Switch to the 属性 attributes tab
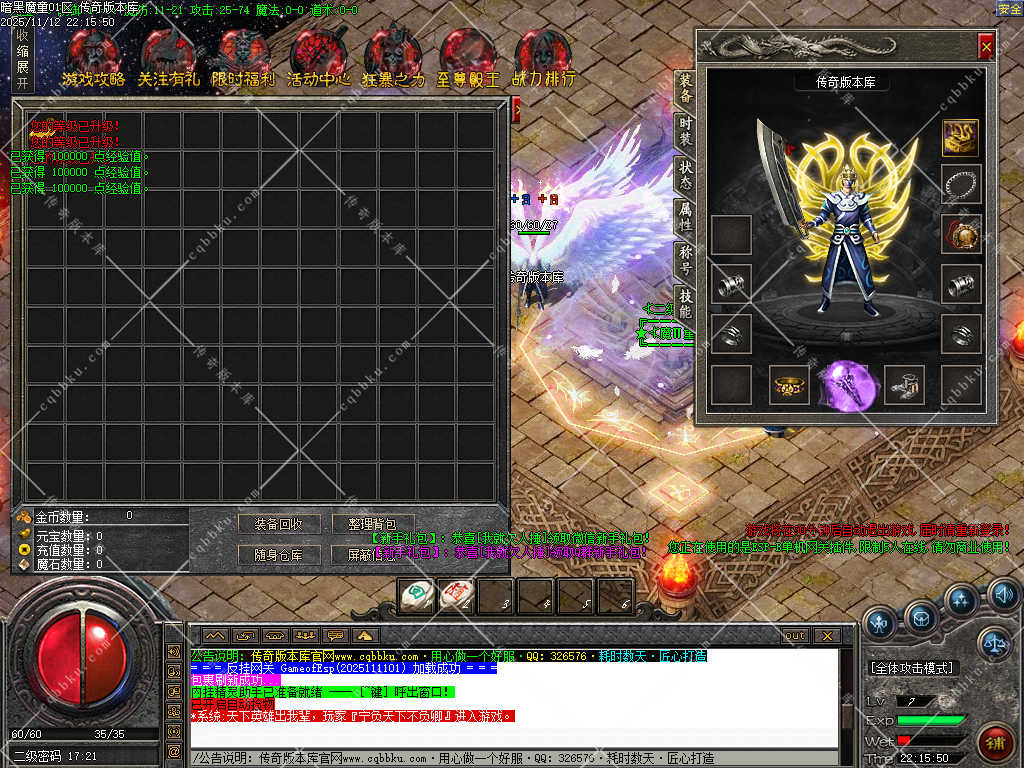The width and height of the screenshot is (1024, 768). 685,216
